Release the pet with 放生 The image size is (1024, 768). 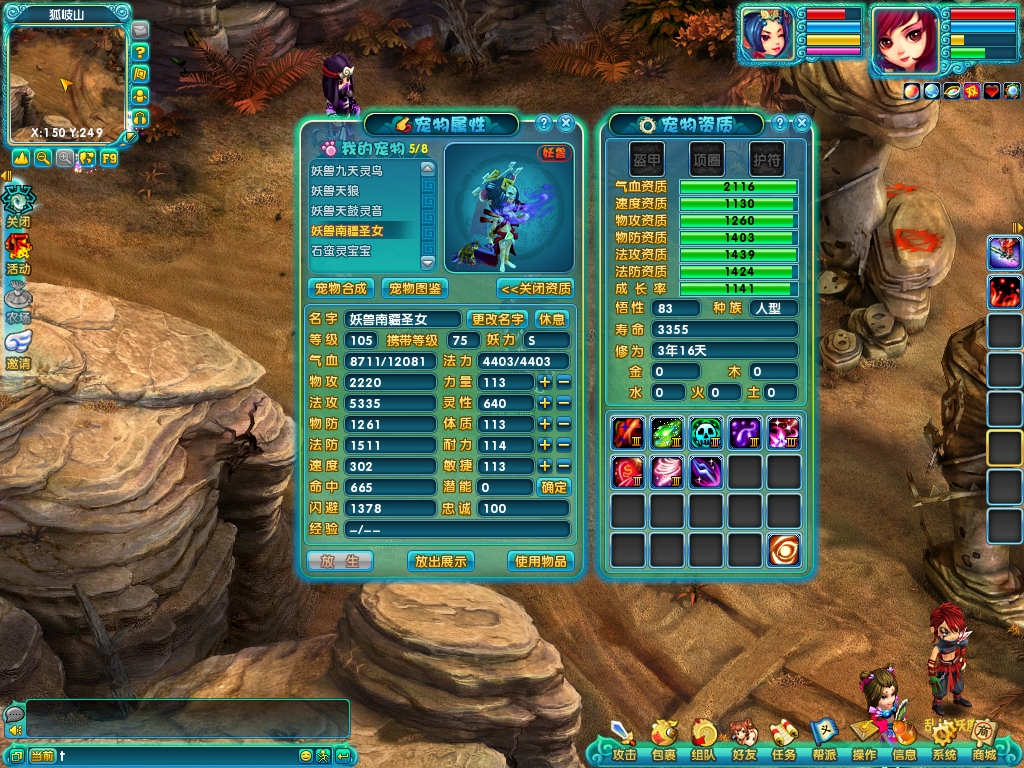pos(340,561)
